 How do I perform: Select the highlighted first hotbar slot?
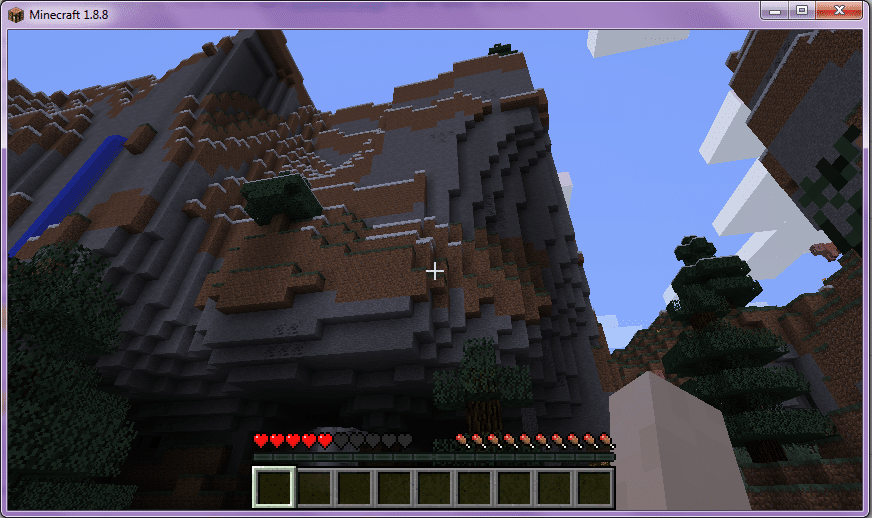coord(273,487)
